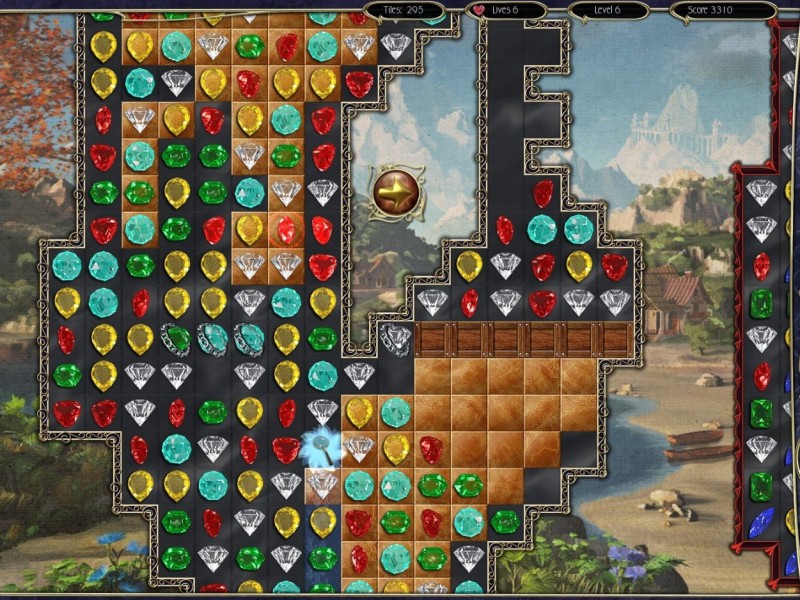Viewport: 800px width, 600px height.
Task: Click the gem under the glowing magnifier hint
Action: (x=322, y=446)
